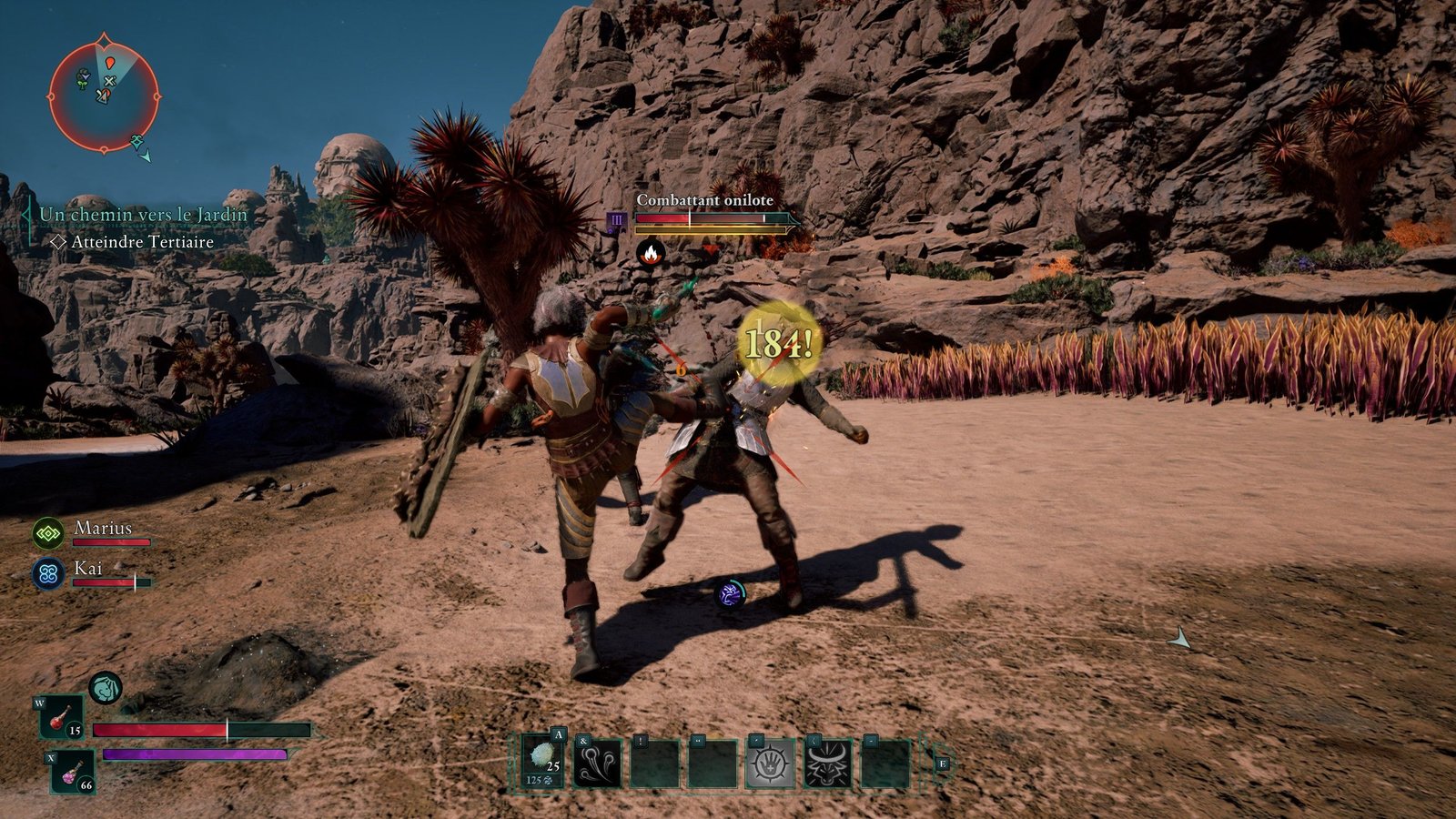Open the circular minimap compass
This screenshot has height=819, width=1456.
[x=104, y=95]
